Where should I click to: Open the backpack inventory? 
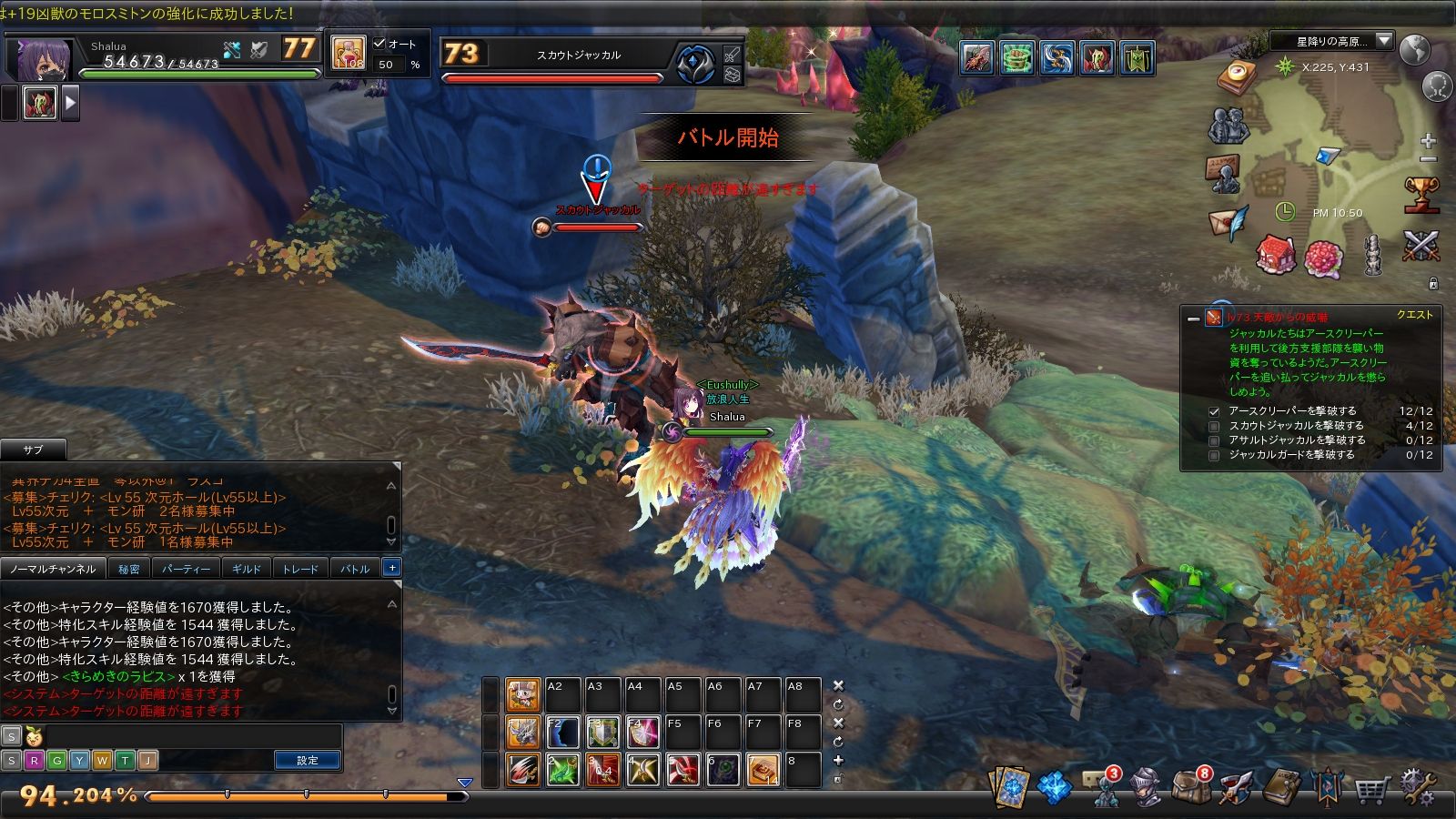[x=1190, y=788]
